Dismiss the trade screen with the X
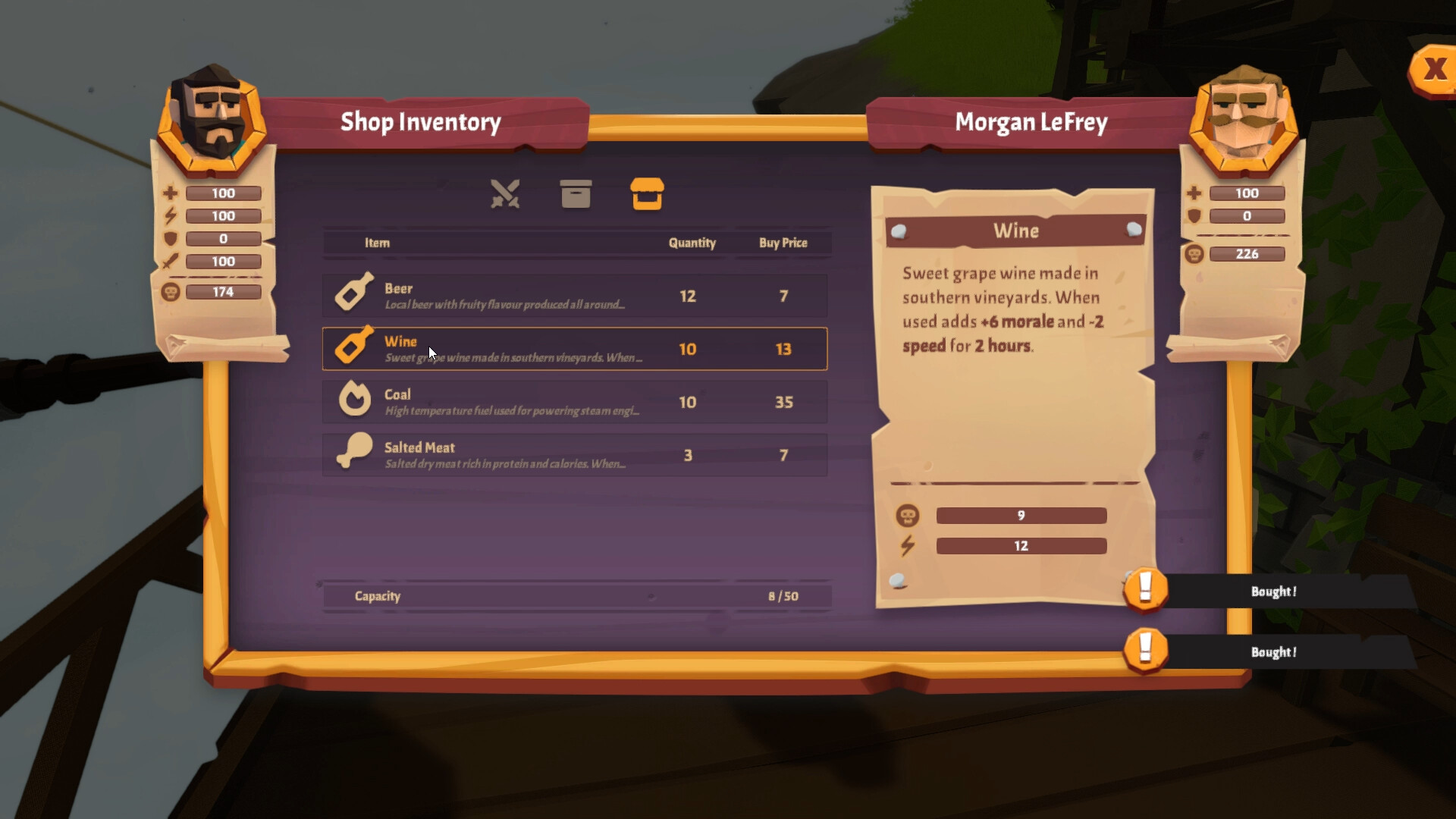 click(1436, 67)
